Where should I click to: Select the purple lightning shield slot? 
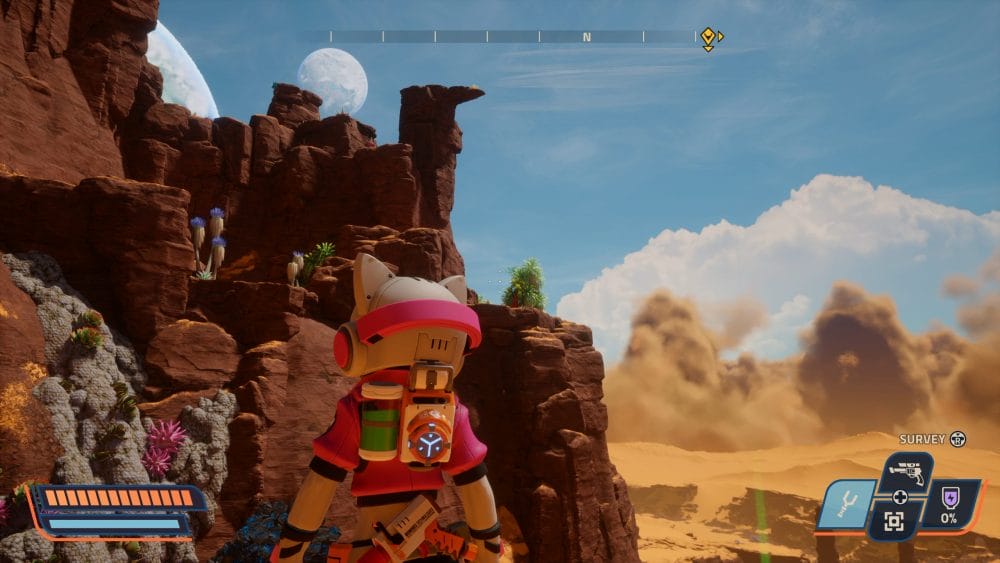pyautogui.click(x=948, y=504)
